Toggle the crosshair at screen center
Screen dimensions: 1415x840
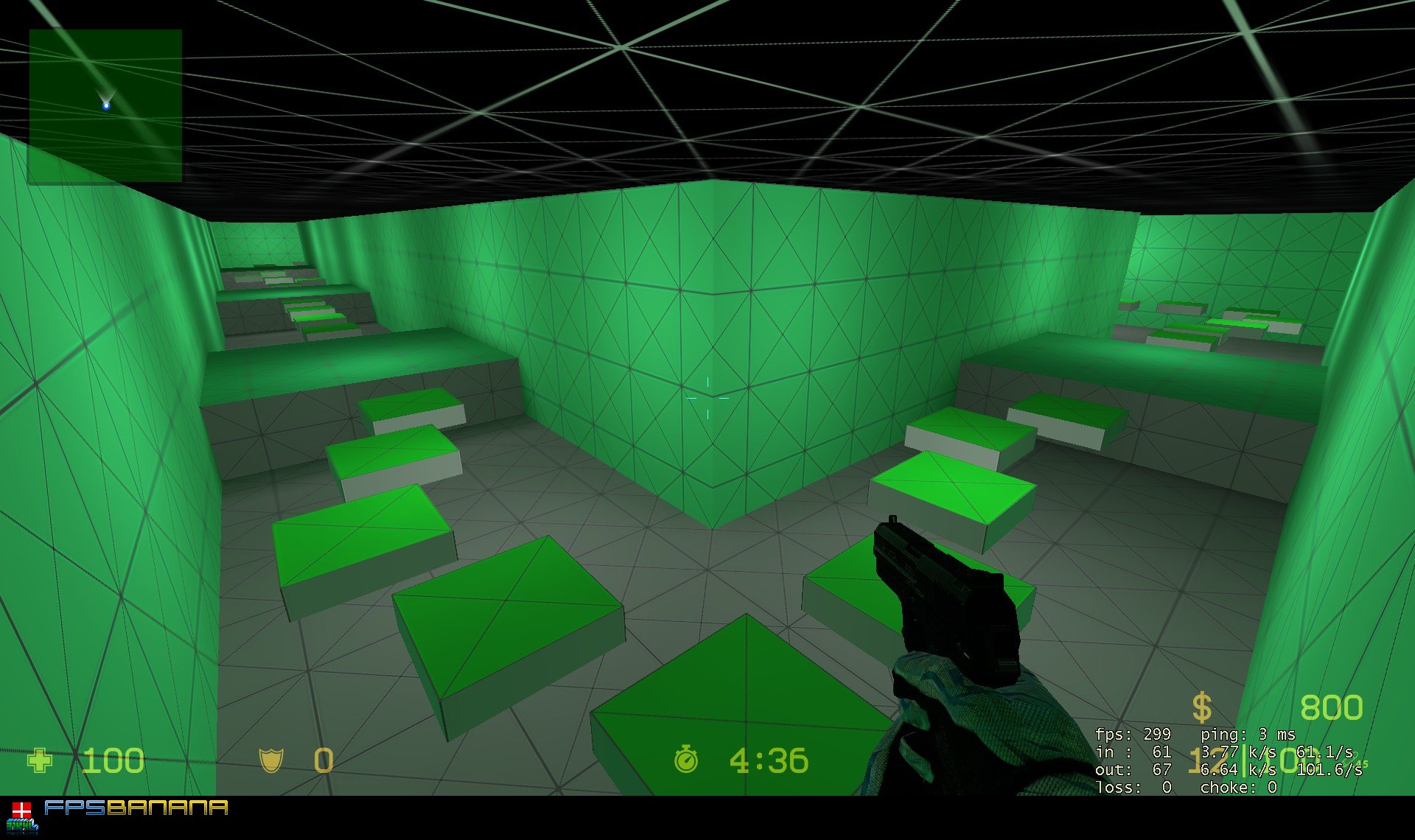click(707, 398)
